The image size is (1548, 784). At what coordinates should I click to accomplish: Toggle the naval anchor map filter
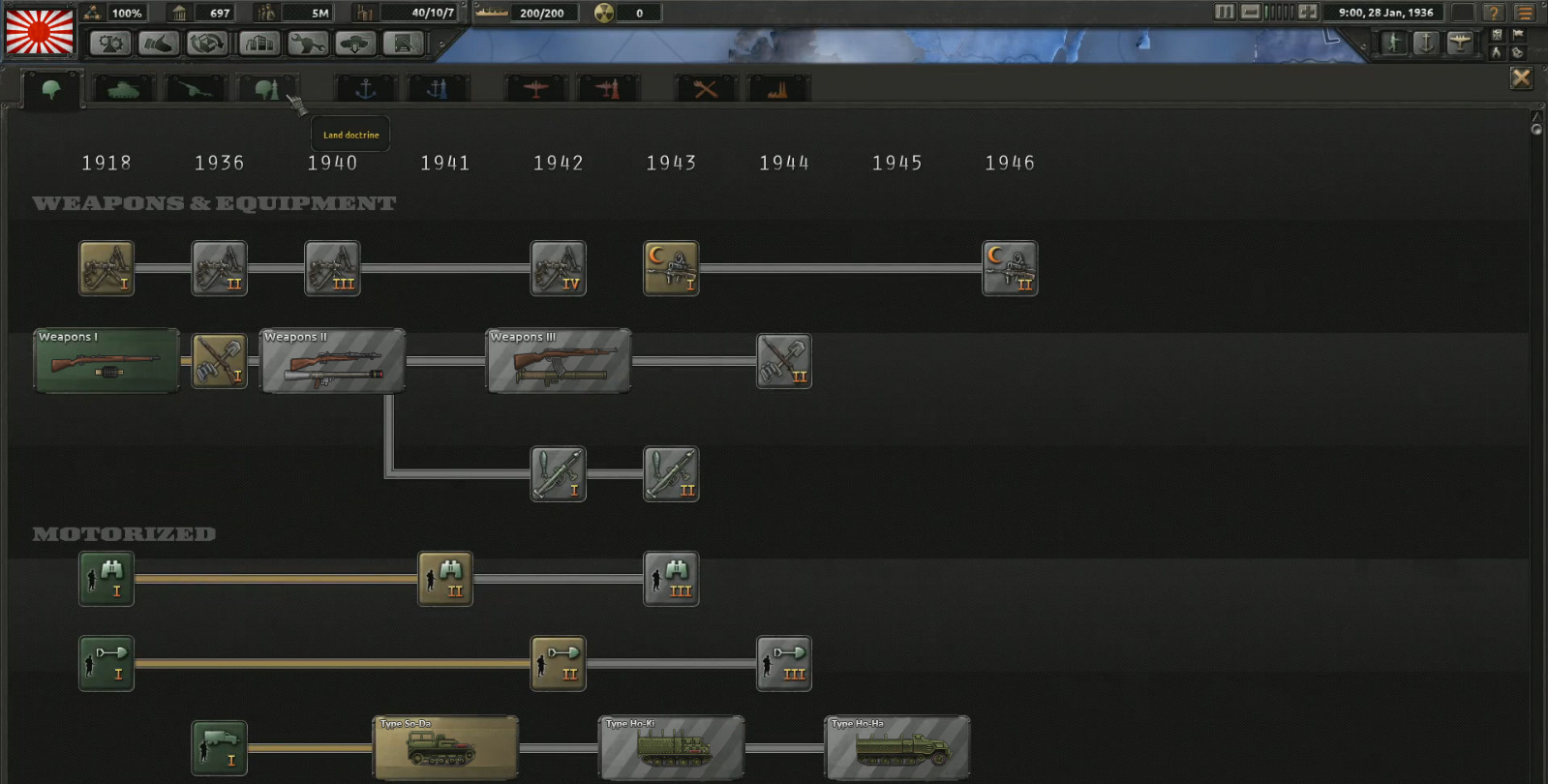1424,43
